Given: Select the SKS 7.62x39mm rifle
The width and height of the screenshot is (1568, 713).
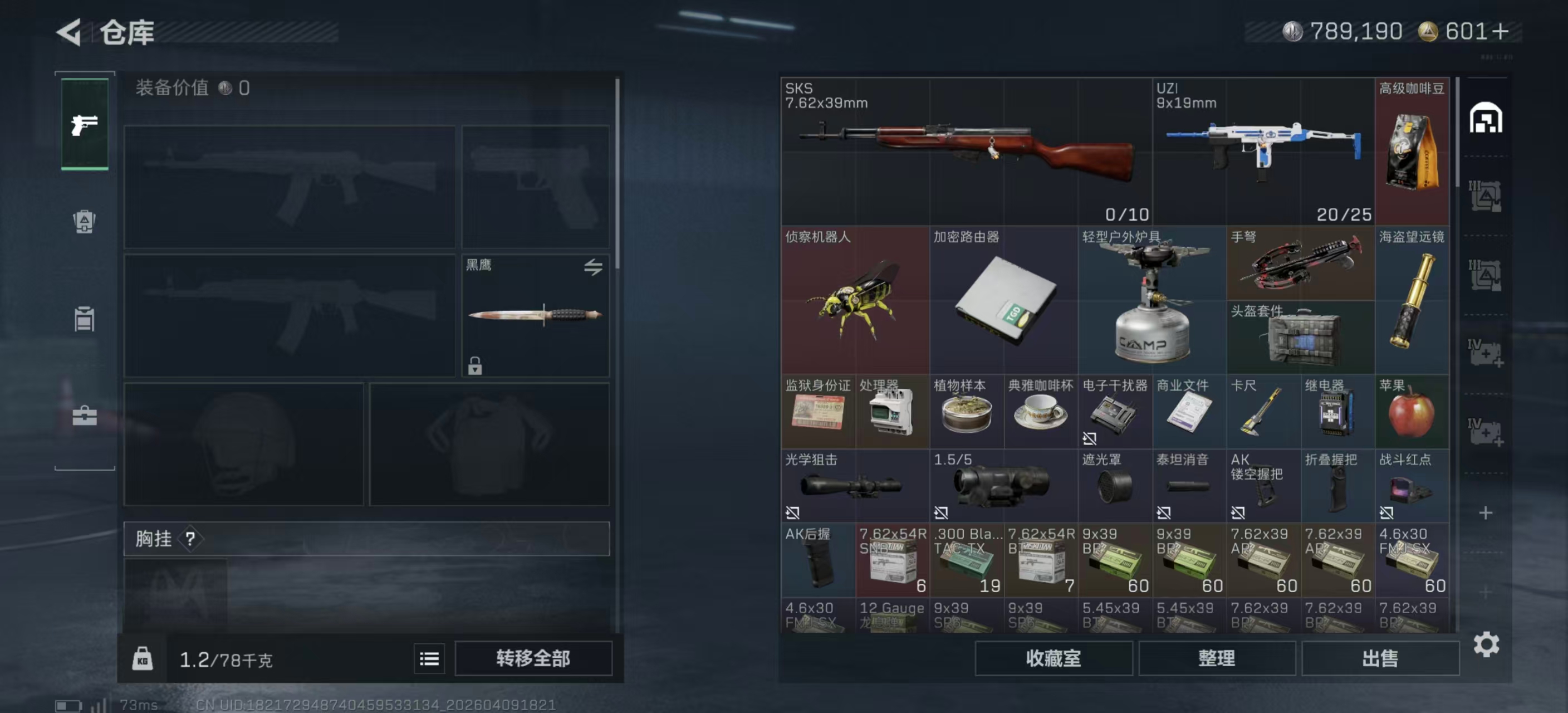Looking at the screenshot, I should pos(966,151).
